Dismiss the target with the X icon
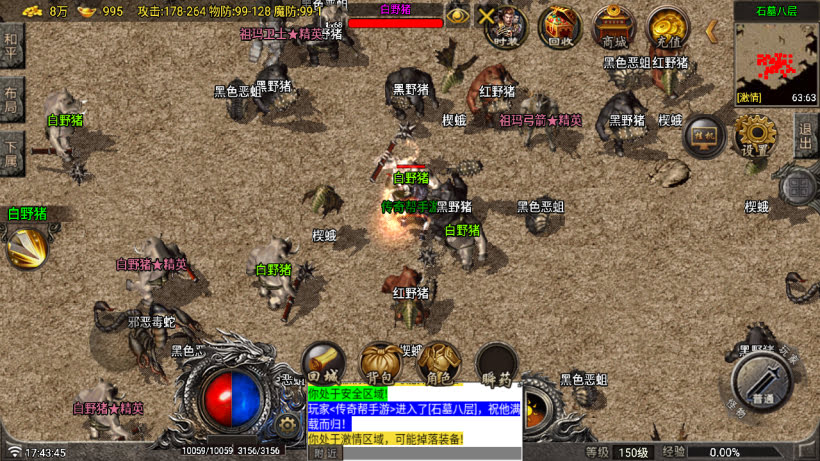 pos(487,15)
